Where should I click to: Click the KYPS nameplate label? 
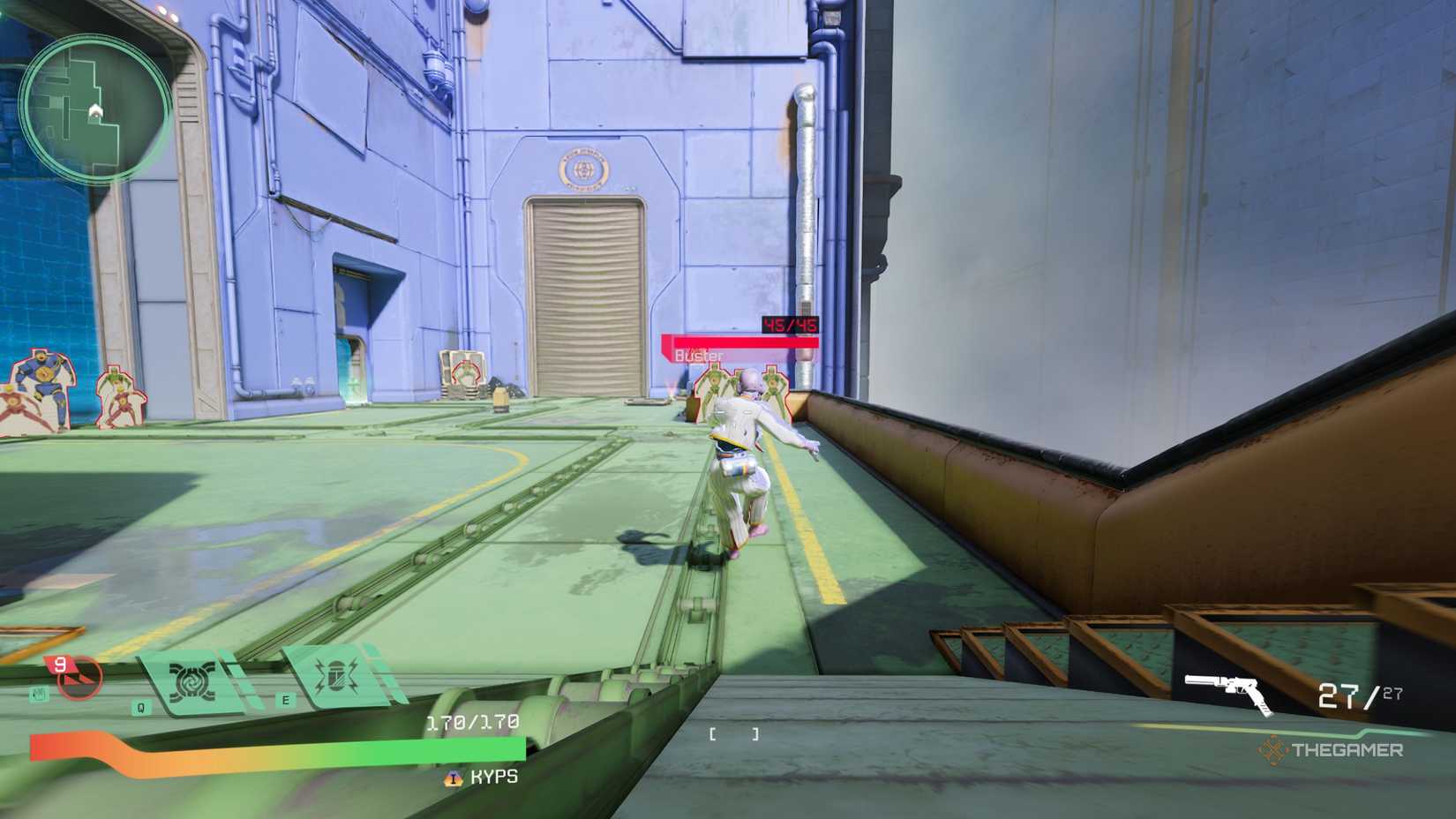[492, 778]
